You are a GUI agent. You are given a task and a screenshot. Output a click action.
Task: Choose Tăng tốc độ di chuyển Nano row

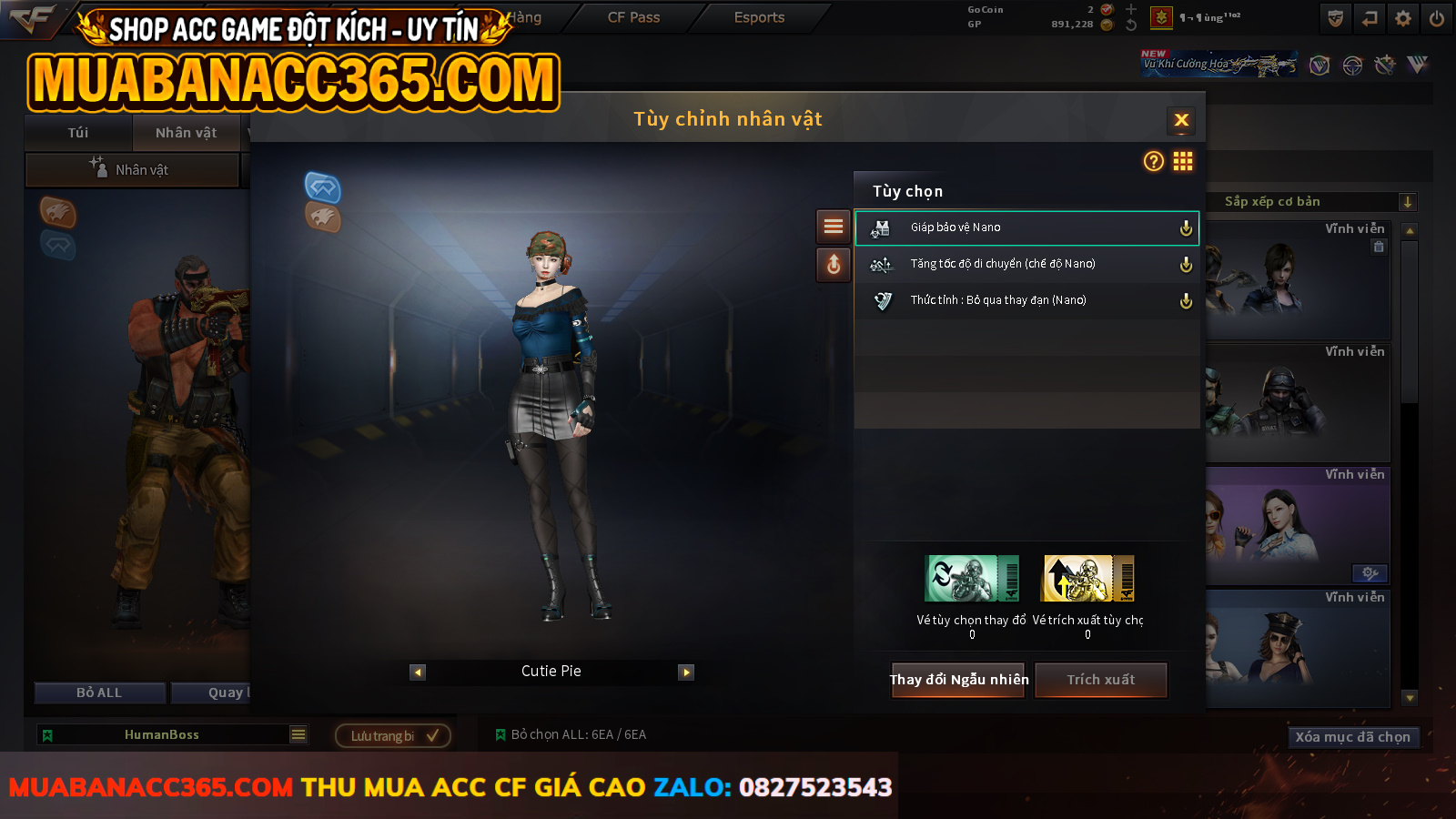[1026, 264]
